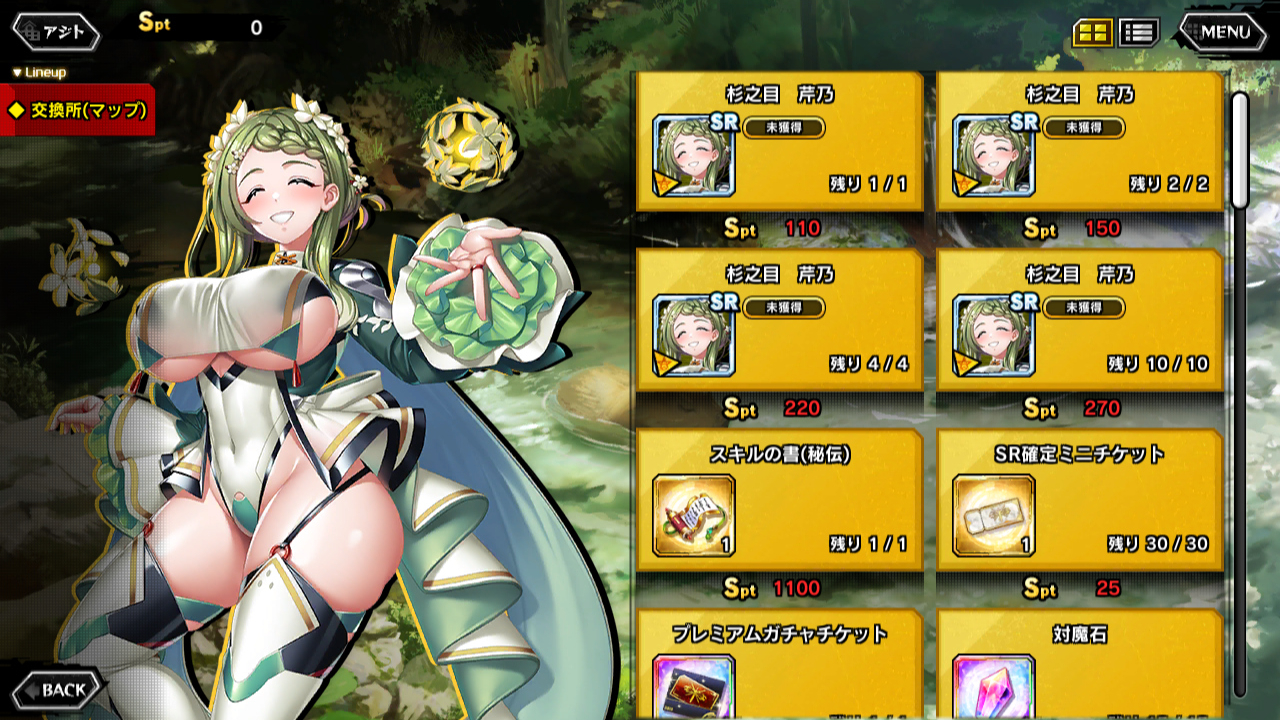Viewport: 1280px width, 720px height.
Task: Open the プレミアムガチャチケット exchange item
Action: click(x=779, y=665)
